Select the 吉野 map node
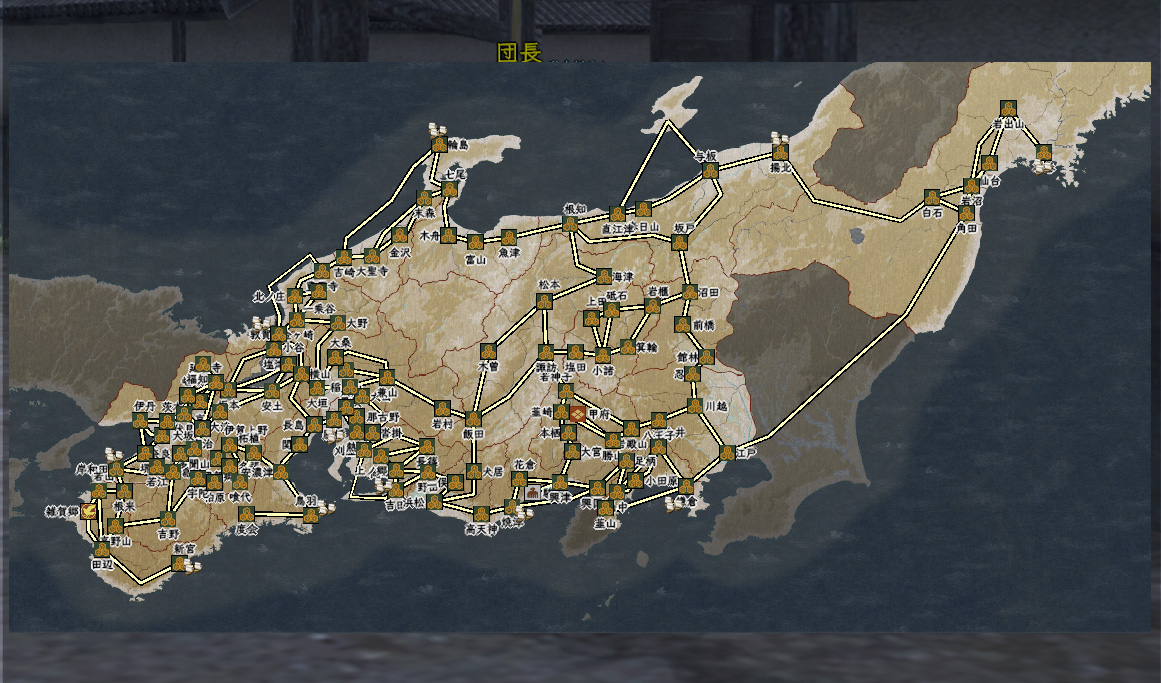1161x683 pixels. click(168, 519)
